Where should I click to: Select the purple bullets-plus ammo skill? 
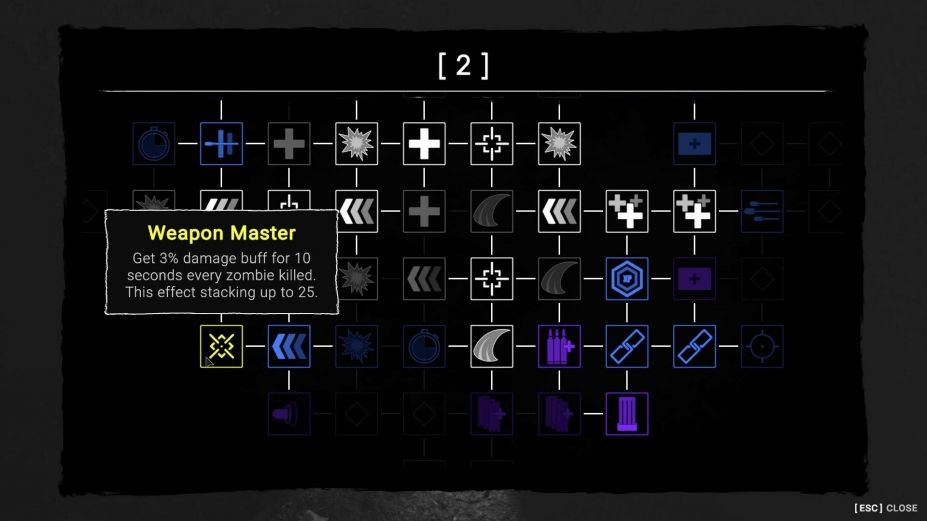point(559,346)
